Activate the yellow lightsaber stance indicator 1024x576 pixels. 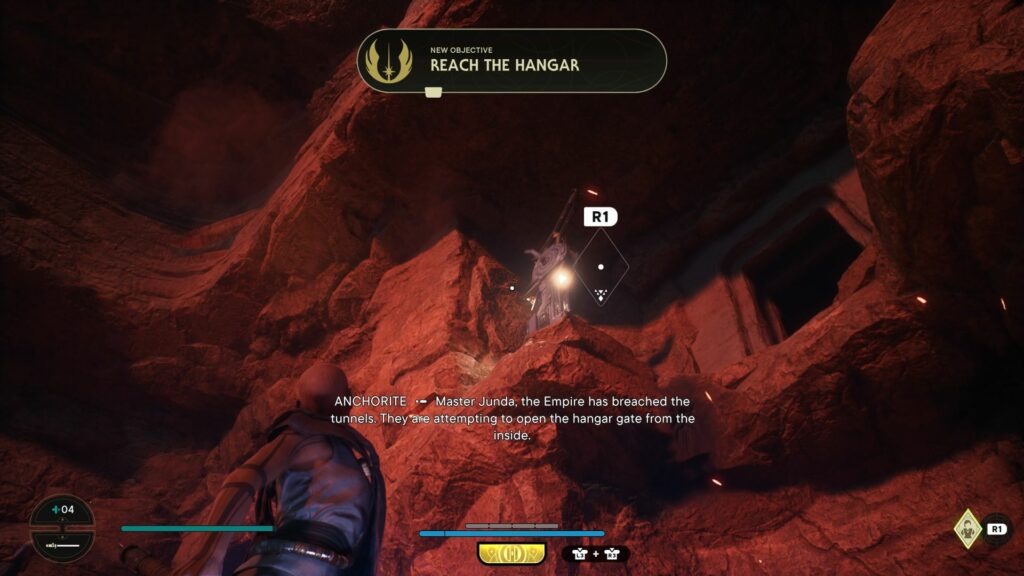[x=511, y=553]
